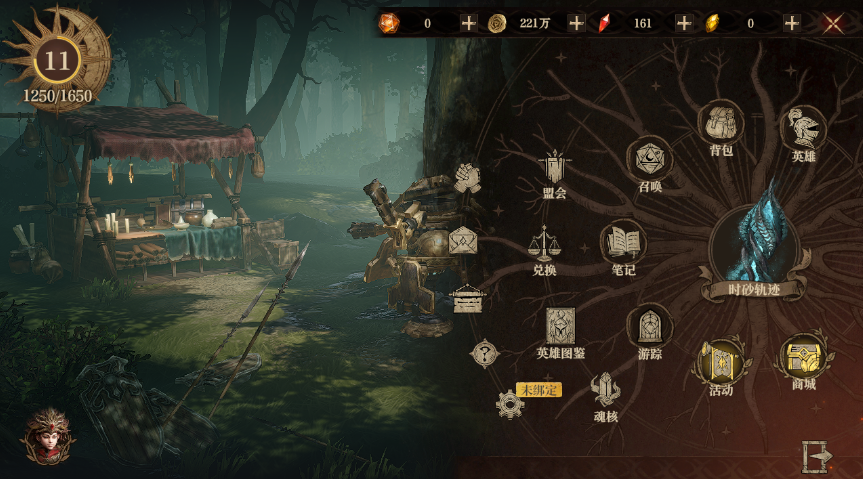This screenshot has height=479, width=863.
Task: Select the 兑换 exchange scales icon
Action: point(543,243)
